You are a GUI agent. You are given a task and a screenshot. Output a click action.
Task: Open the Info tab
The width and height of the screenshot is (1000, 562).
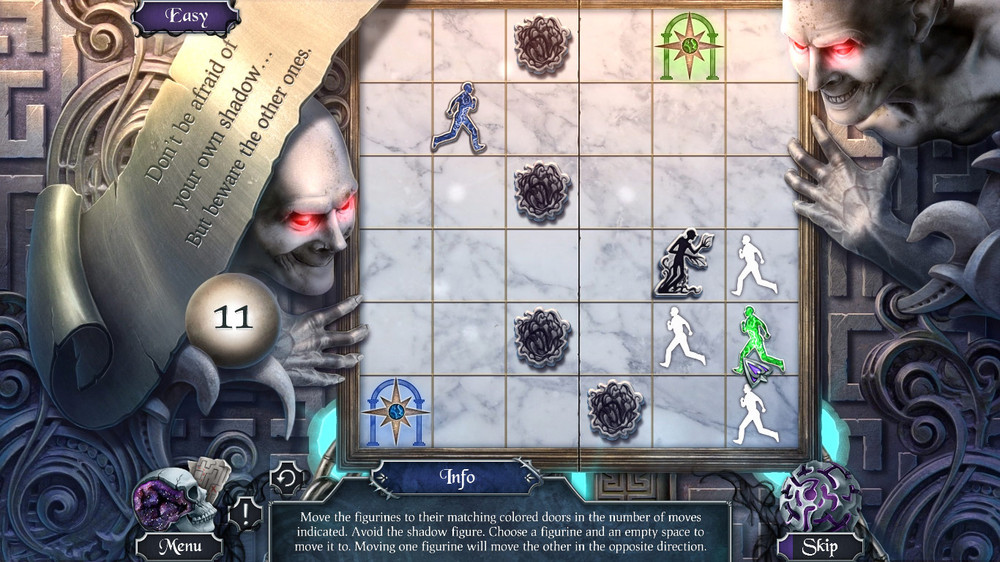point(456,477)
